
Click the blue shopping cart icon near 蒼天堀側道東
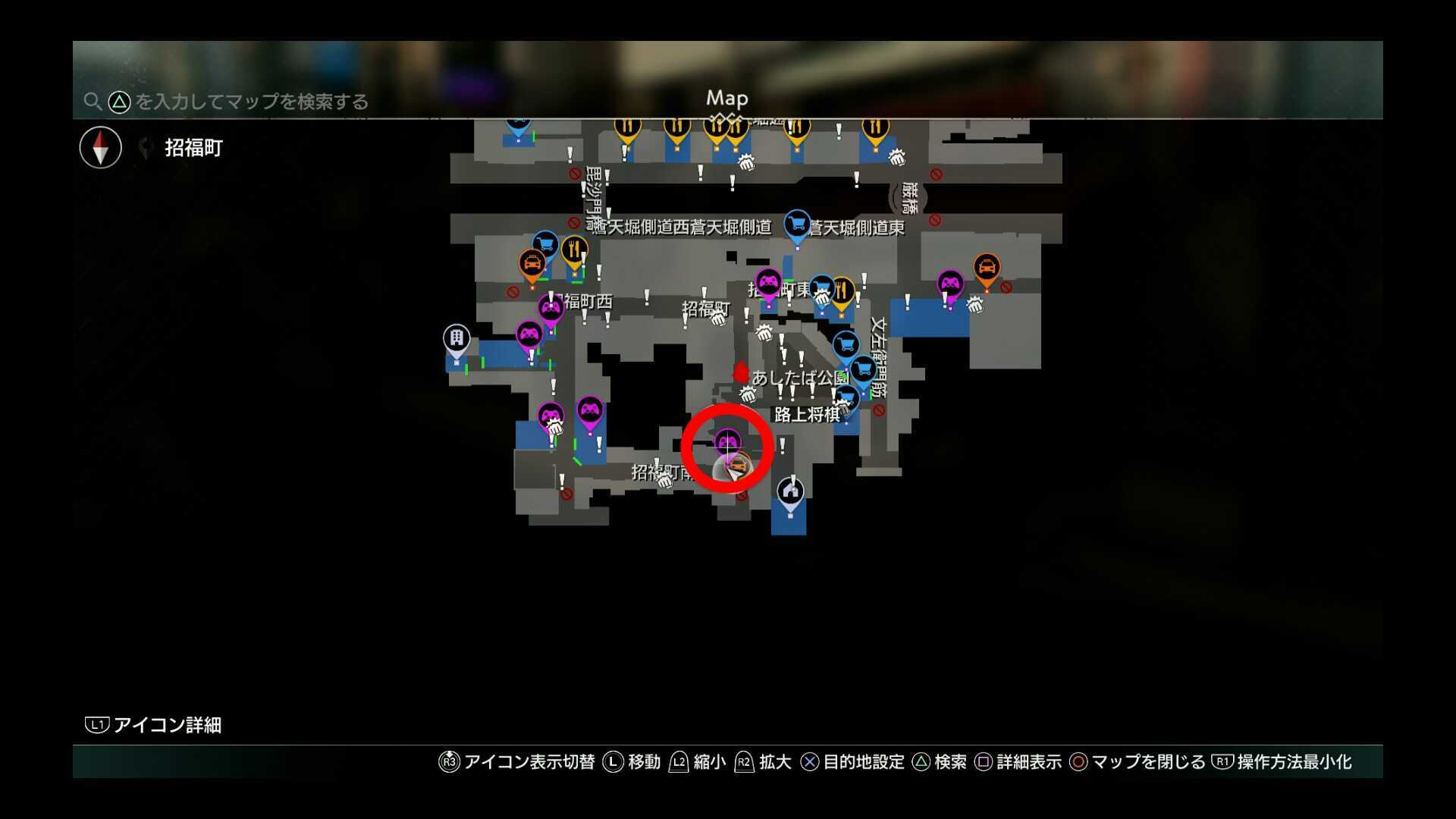point(797,225)
